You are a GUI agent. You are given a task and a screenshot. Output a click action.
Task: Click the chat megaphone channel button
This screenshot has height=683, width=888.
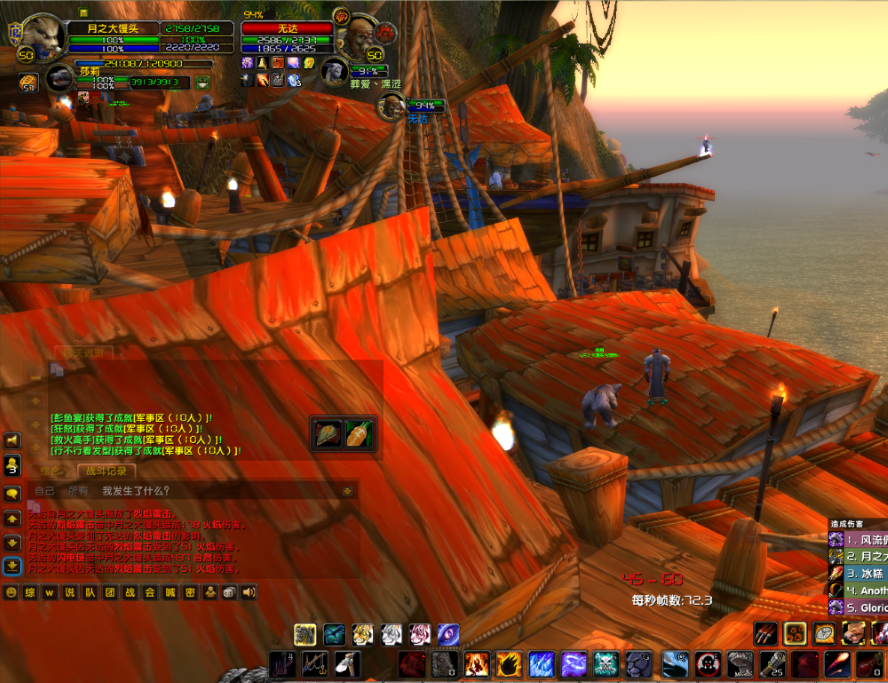(x=248, y=593)
